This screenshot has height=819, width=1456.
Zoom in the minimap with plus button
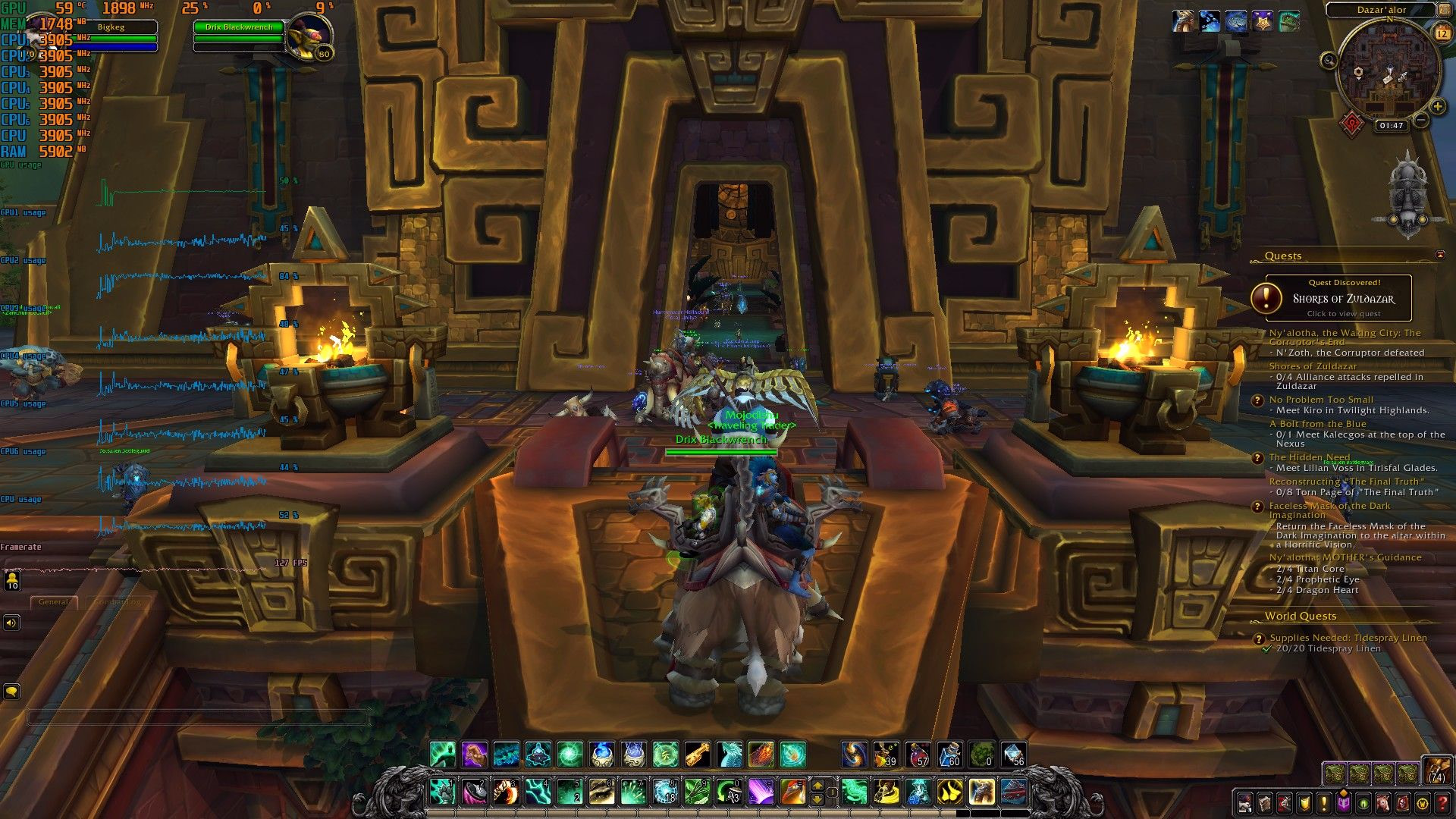click(x=1437, y=107)
